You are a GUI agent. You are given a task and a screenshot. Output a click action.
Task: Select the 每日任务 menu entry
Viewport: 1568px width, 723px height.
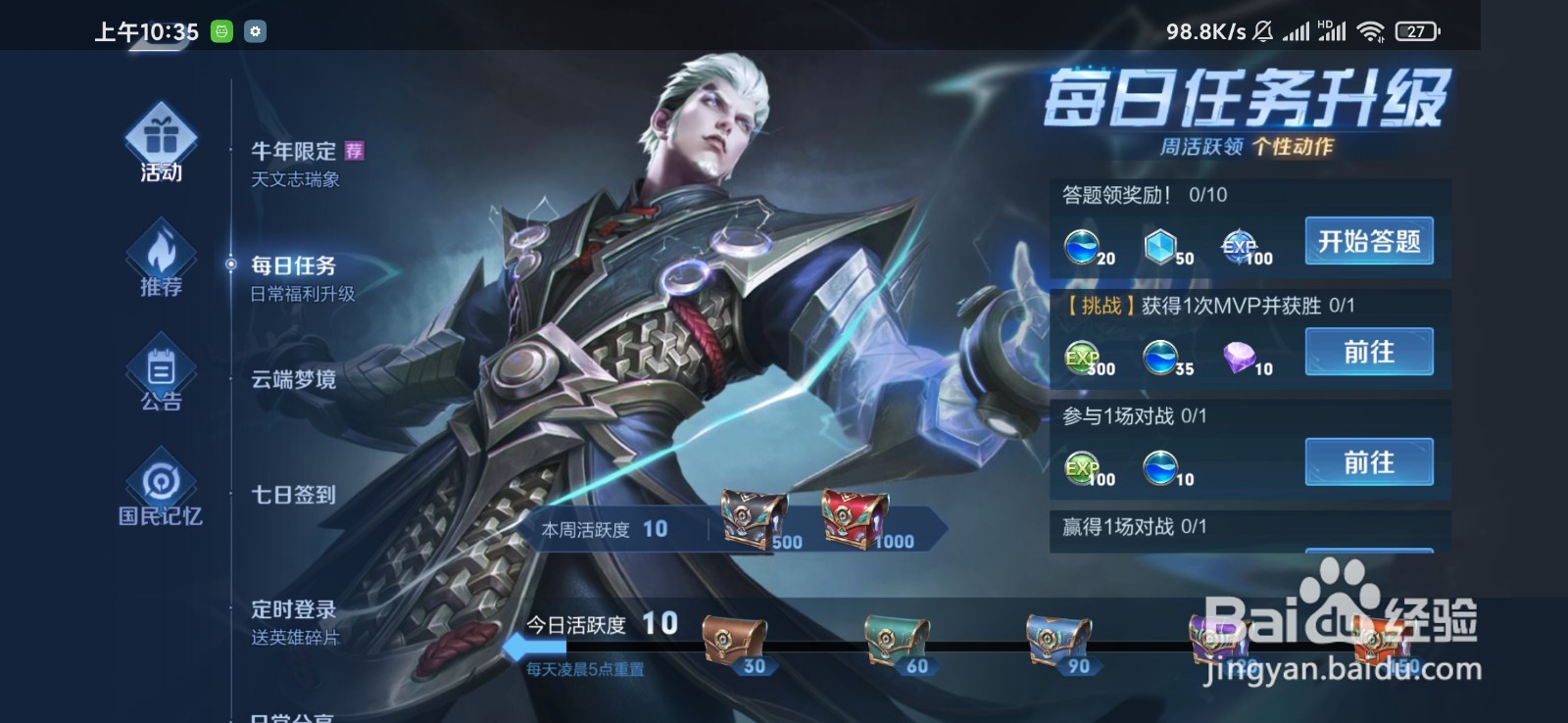296,265
